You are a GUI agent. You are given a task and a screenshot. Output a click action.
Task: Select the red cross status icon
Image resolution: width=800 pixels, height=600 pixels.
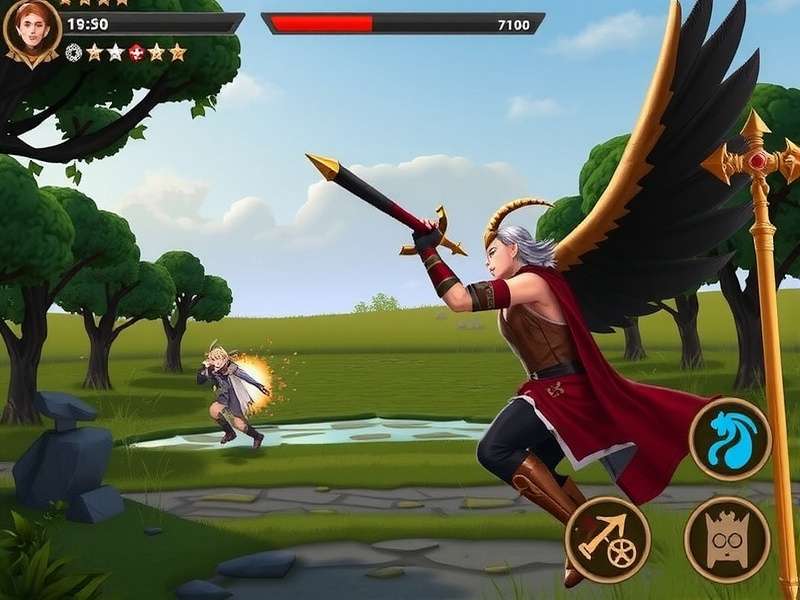pyautogui.click(x=136, y=52)
